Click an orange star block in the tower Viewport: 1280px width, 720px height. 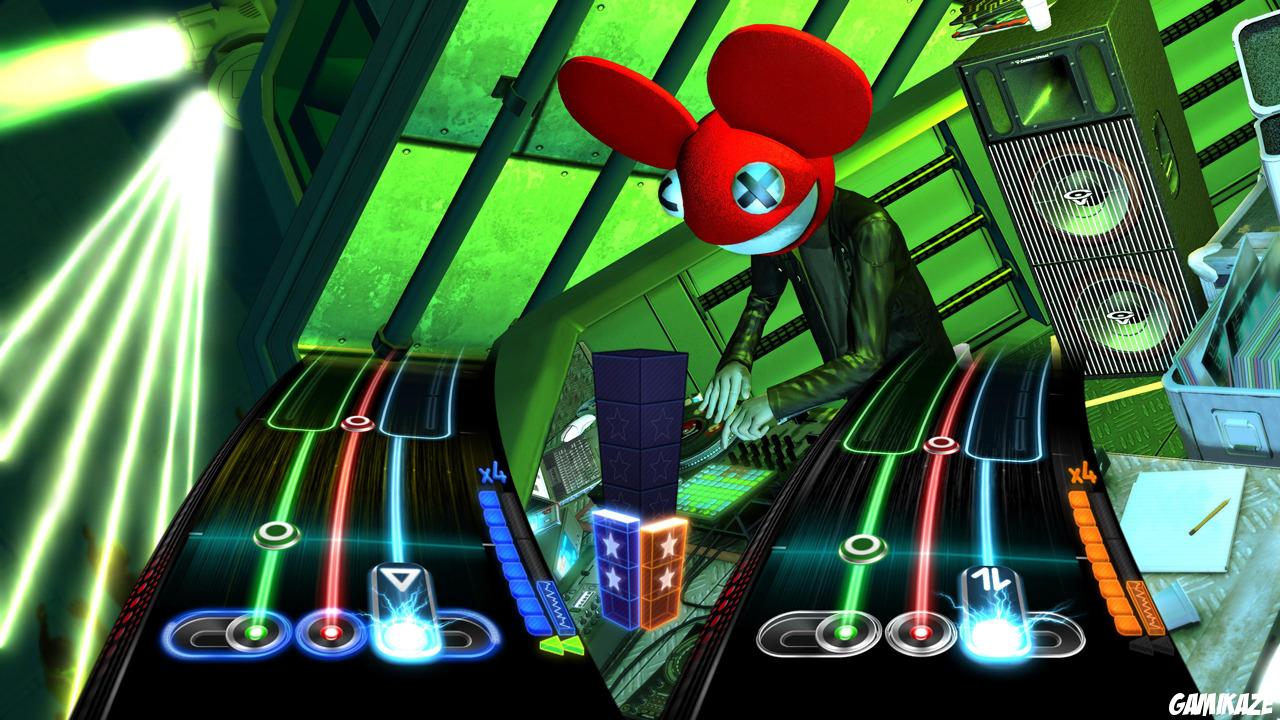(667, 548)
